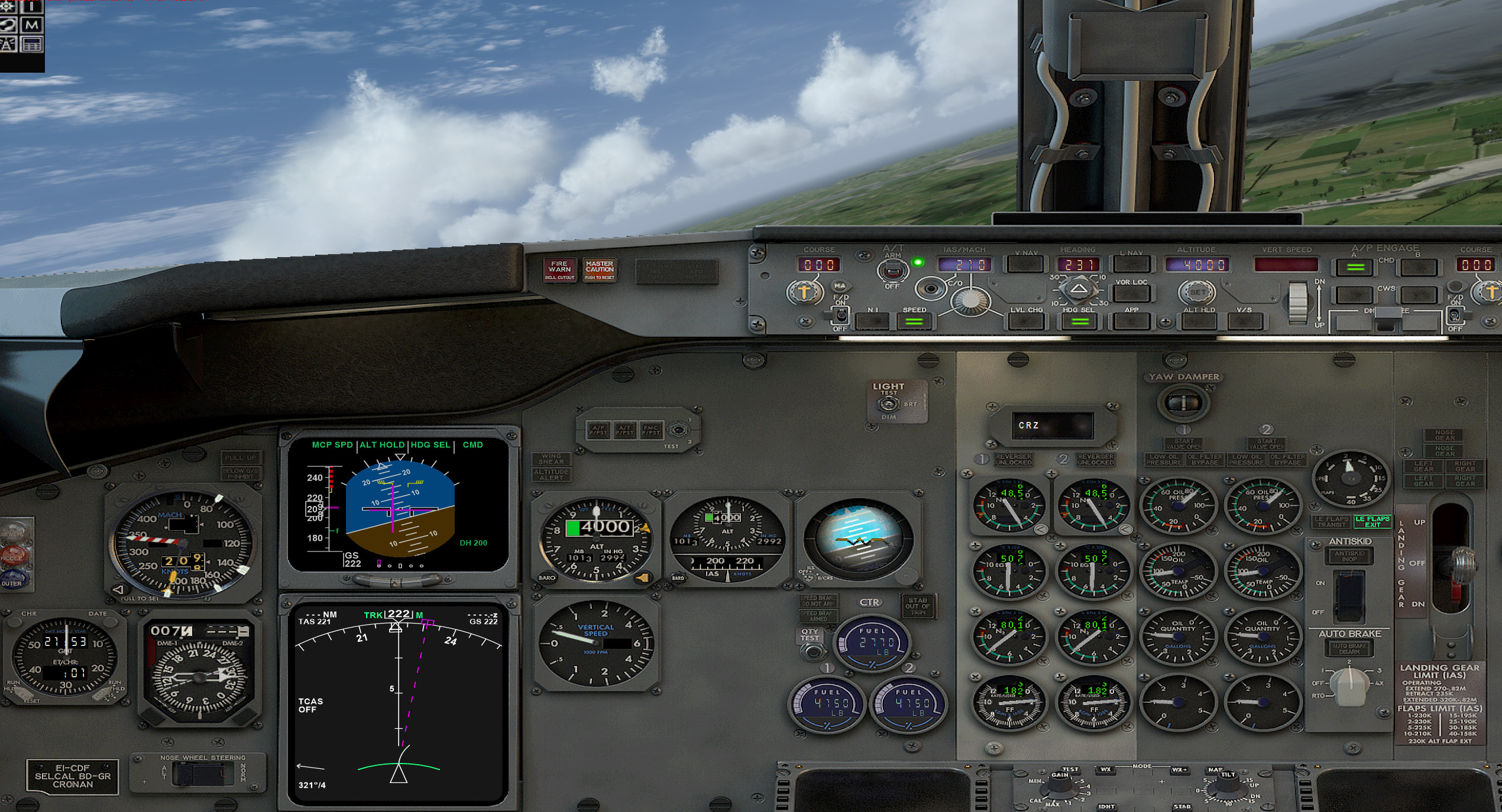1502x812 pixels.
Task: Toggle HDG SEL heading mode
Action: coord(1079,321)
